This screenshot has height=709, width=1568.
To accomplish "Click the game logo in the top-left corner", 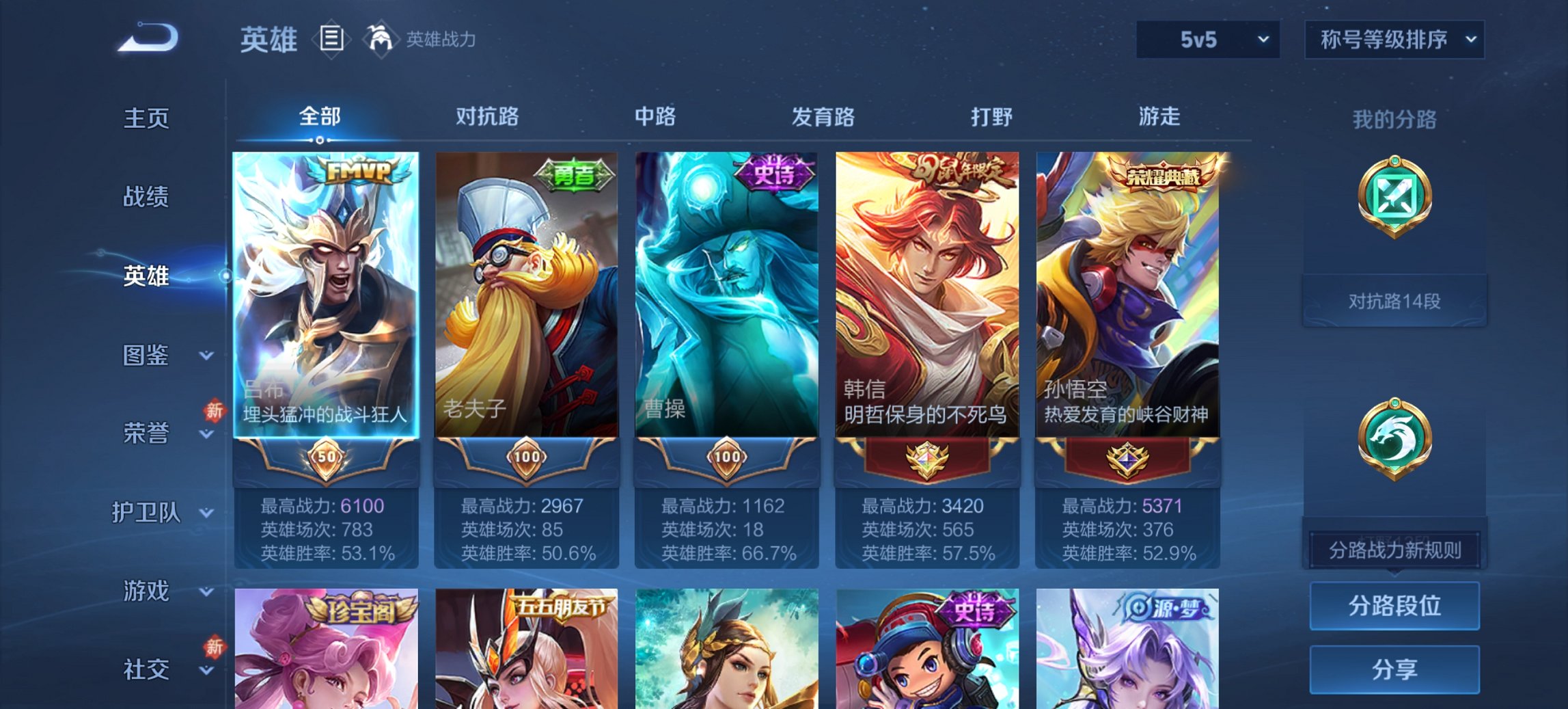I will 147,38.
